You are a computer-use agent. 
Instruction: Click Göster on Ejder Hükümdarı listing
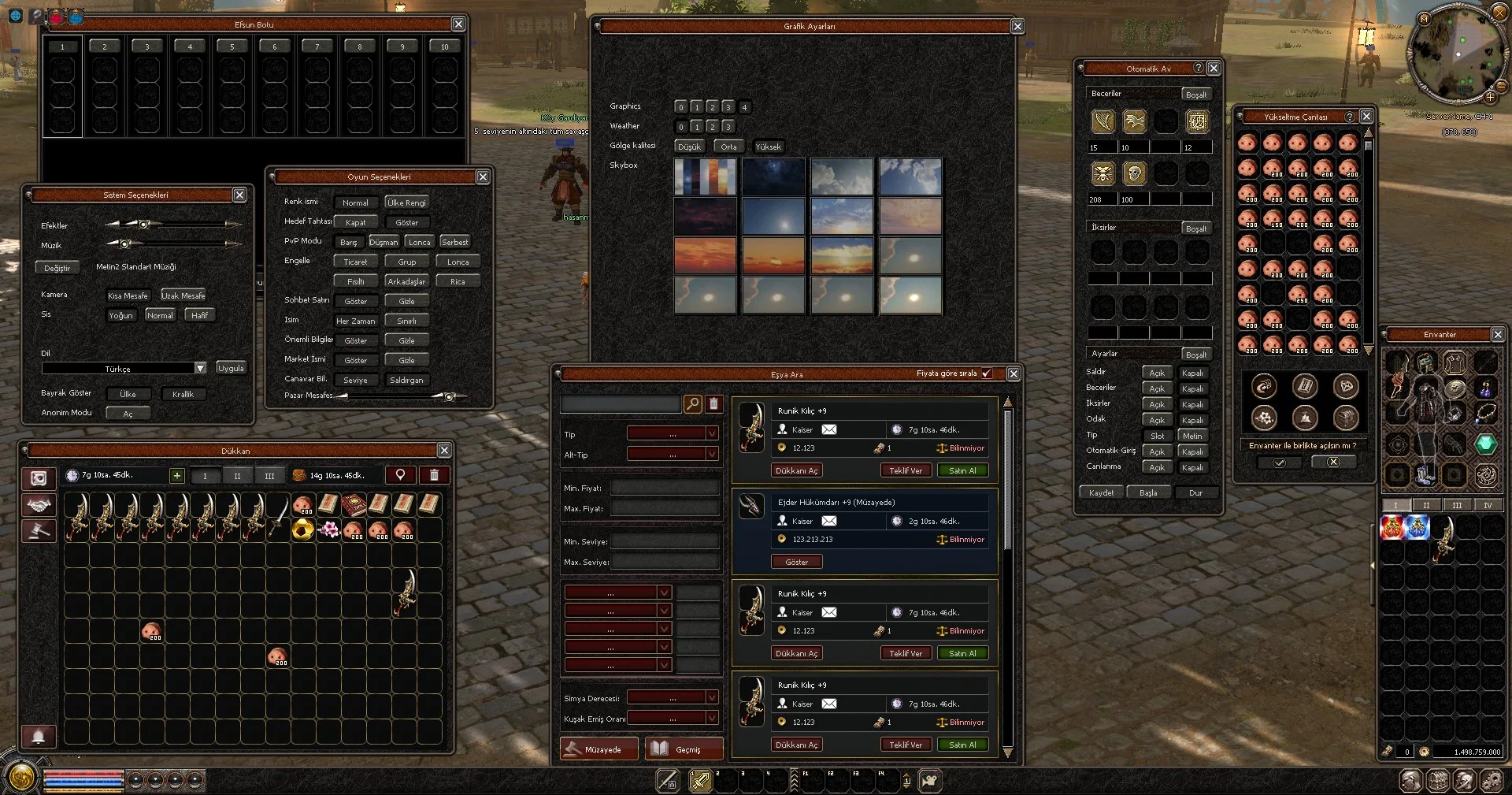pyautogui.click(x=796, y=562)
